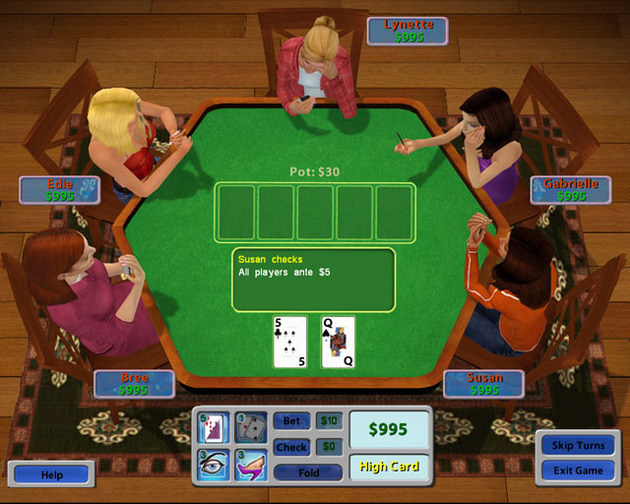Select the five of spades card
Viewport: 630px width, 504px height.
[x=290, y=342]
